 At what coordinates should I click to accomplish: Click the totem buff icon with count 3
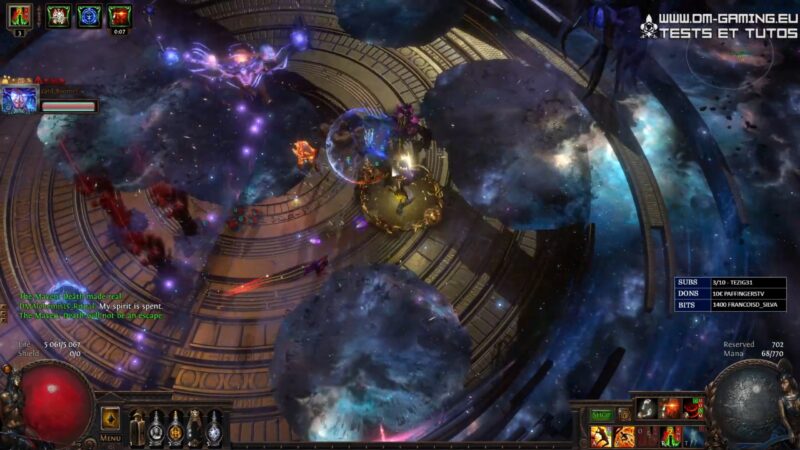pyautogui.click(x=21, y=16)
